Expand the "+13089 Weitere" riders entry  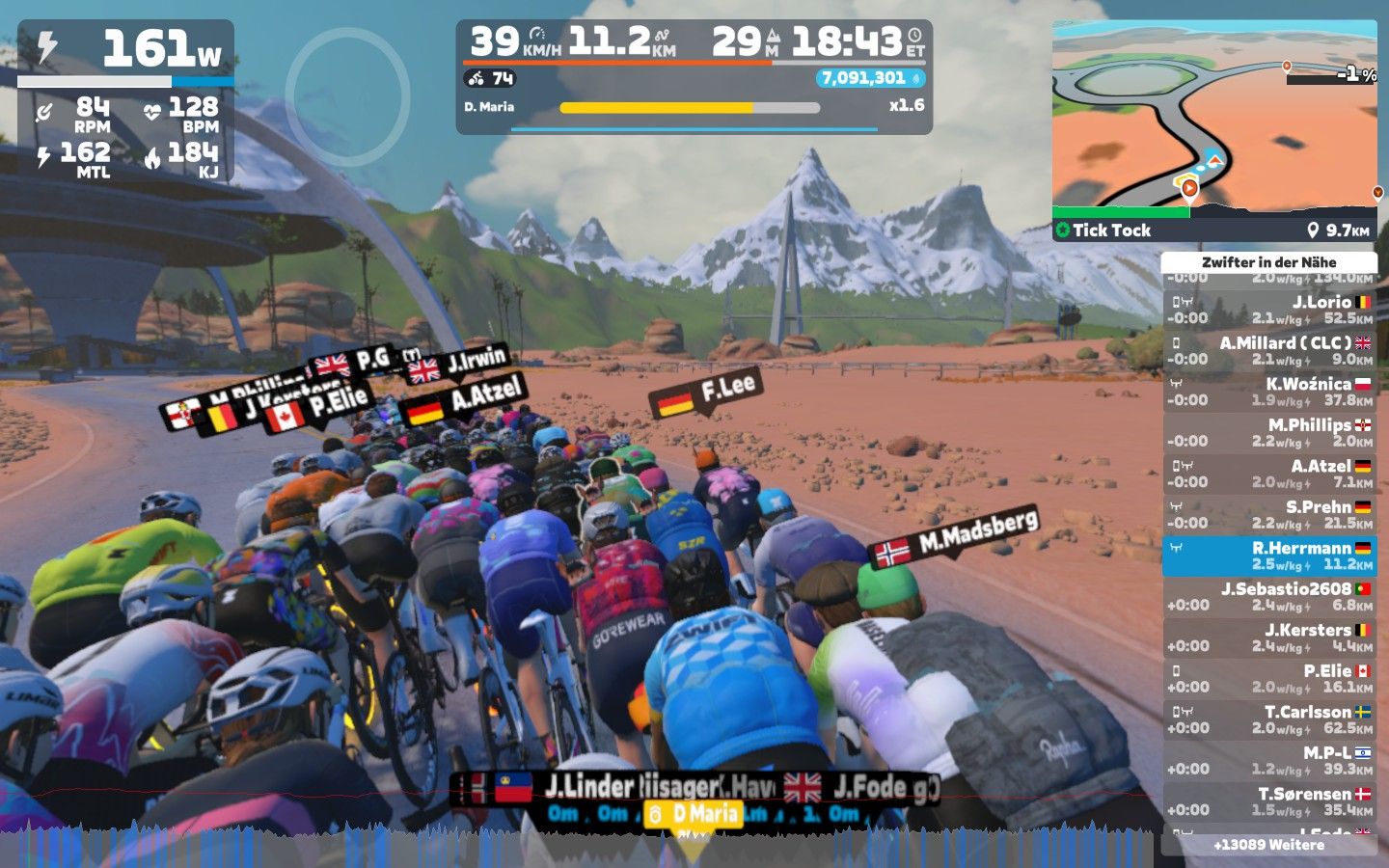click(1269, 845)
